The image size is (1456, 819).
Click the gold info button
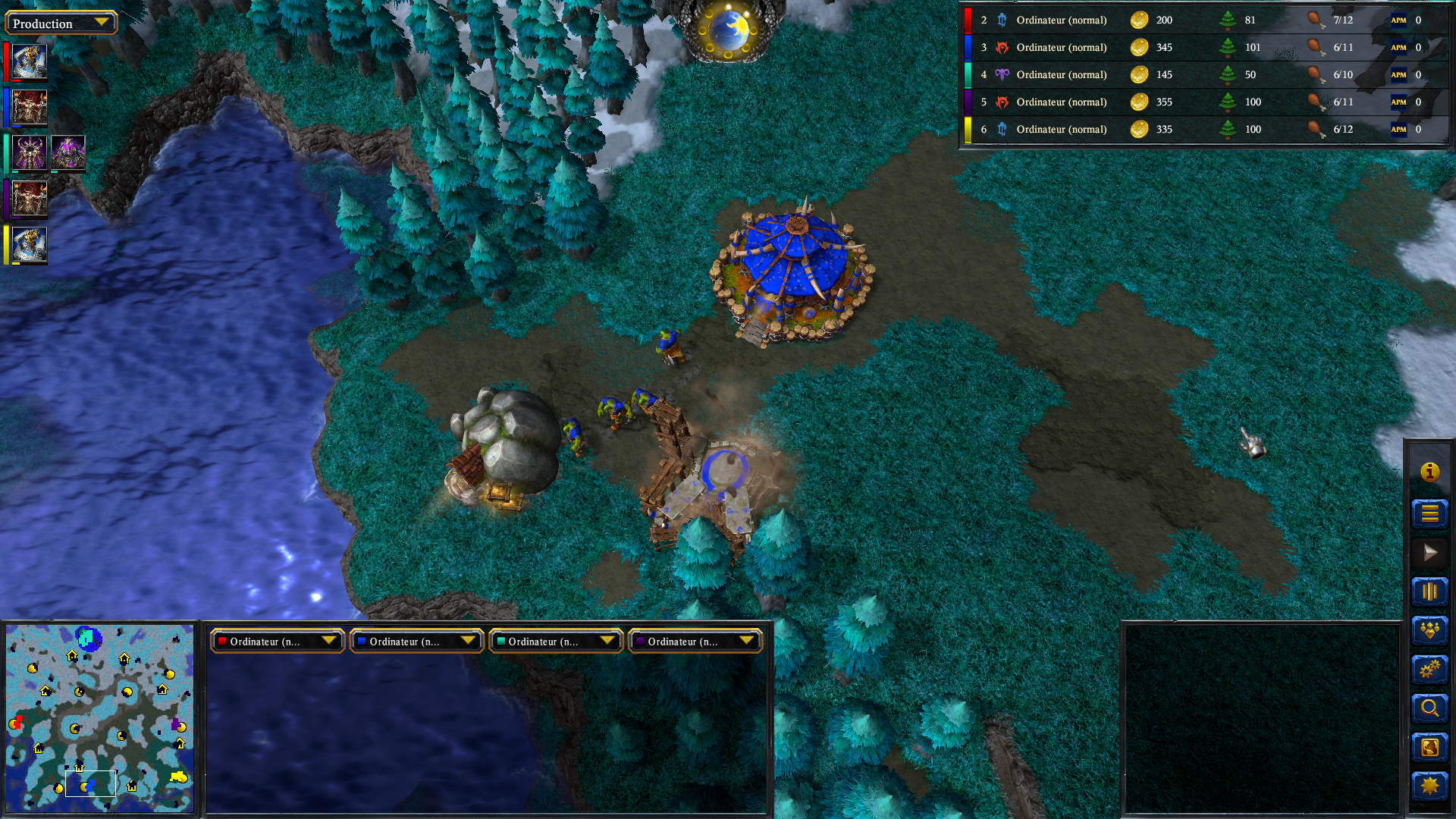(1429, 472)
